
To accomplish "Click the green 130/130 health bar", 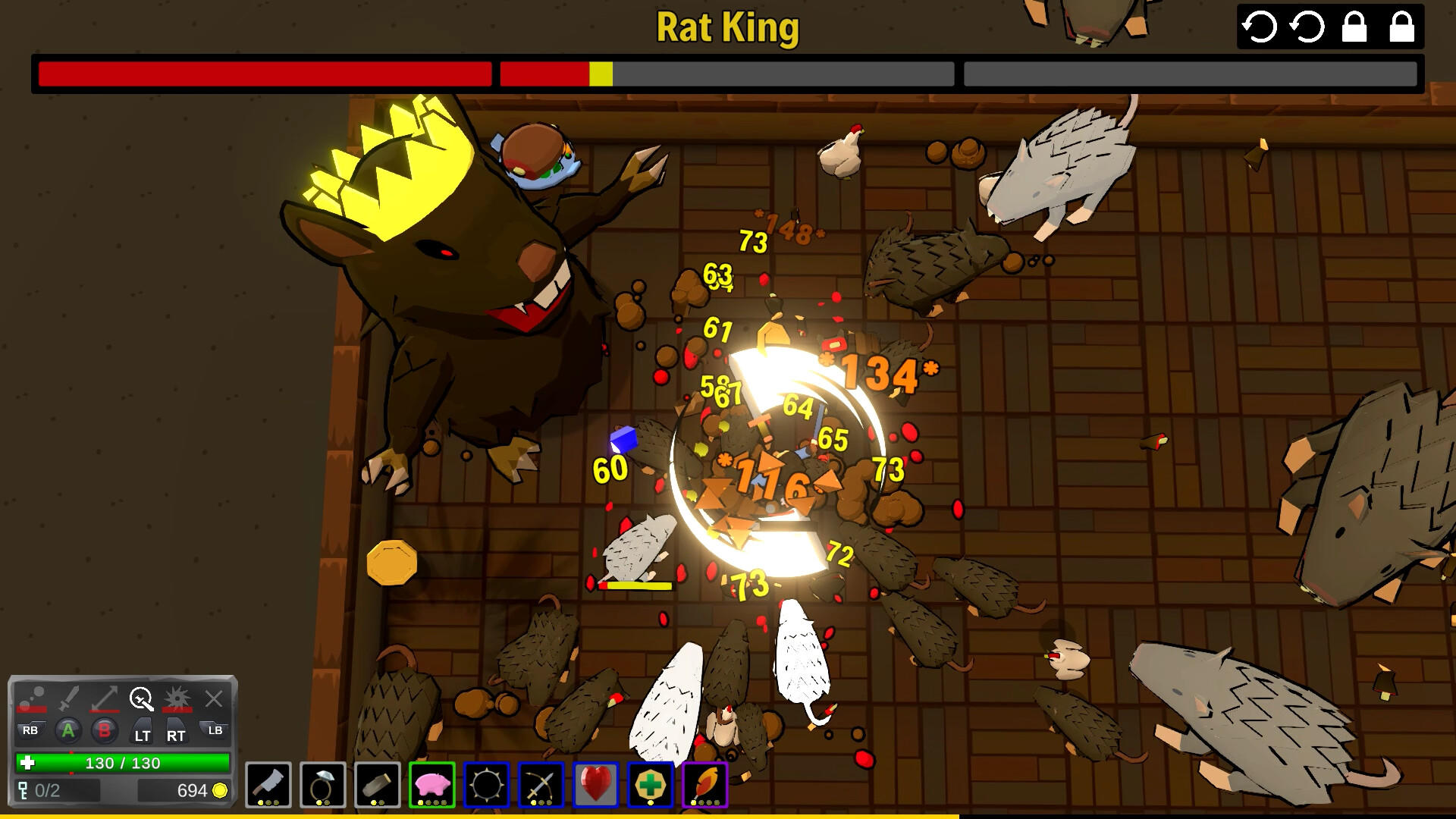I will point(121,764).
